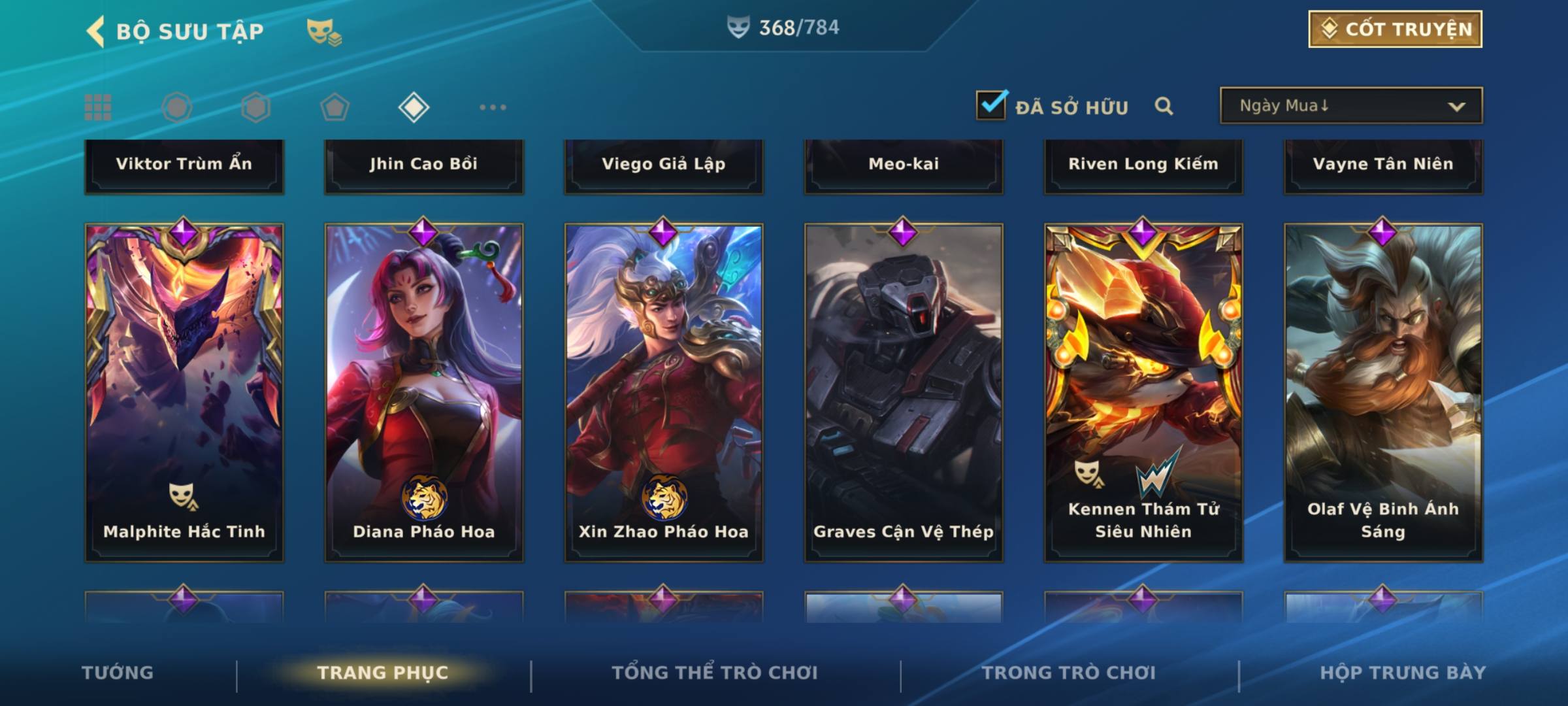This screenshot has height=706, width=1568.
Task: Open the Cốt Truyện button
Action: click(1394, 29)
